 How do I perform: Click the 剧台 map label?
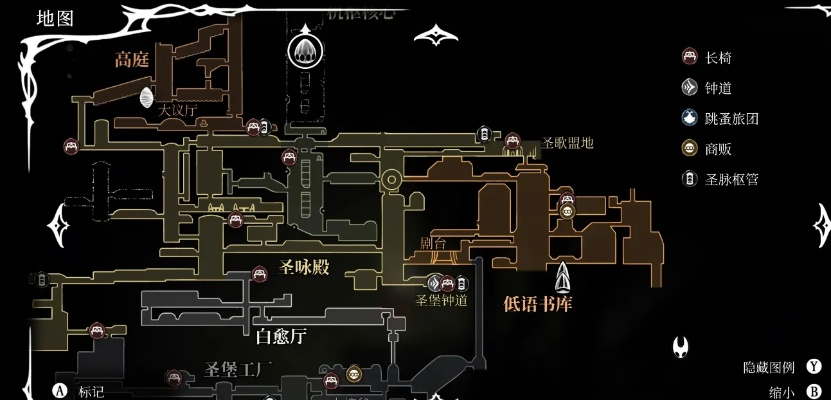point(431,244)
